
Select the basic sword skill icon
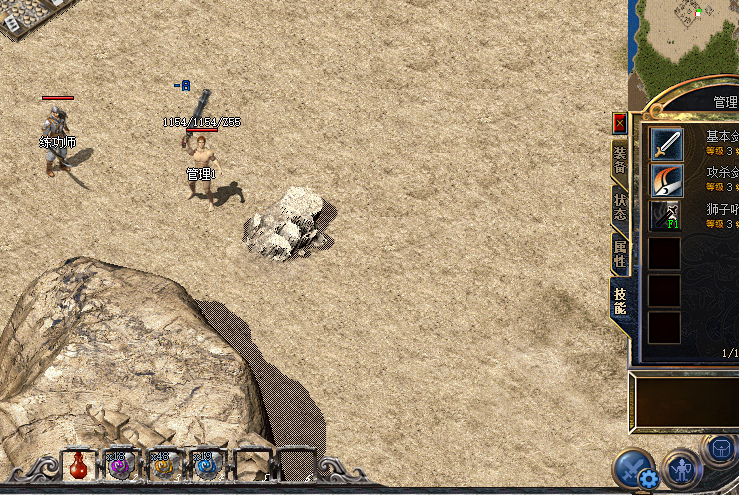[x=667, y=144]
